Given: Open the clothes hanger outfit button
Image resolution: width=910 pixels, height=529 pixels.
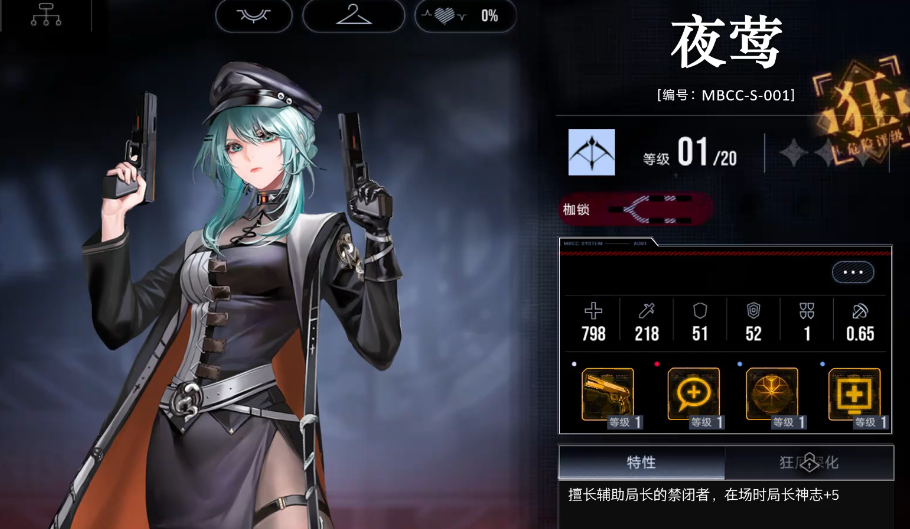Looking at the screenshot, I should click(353, 15).
